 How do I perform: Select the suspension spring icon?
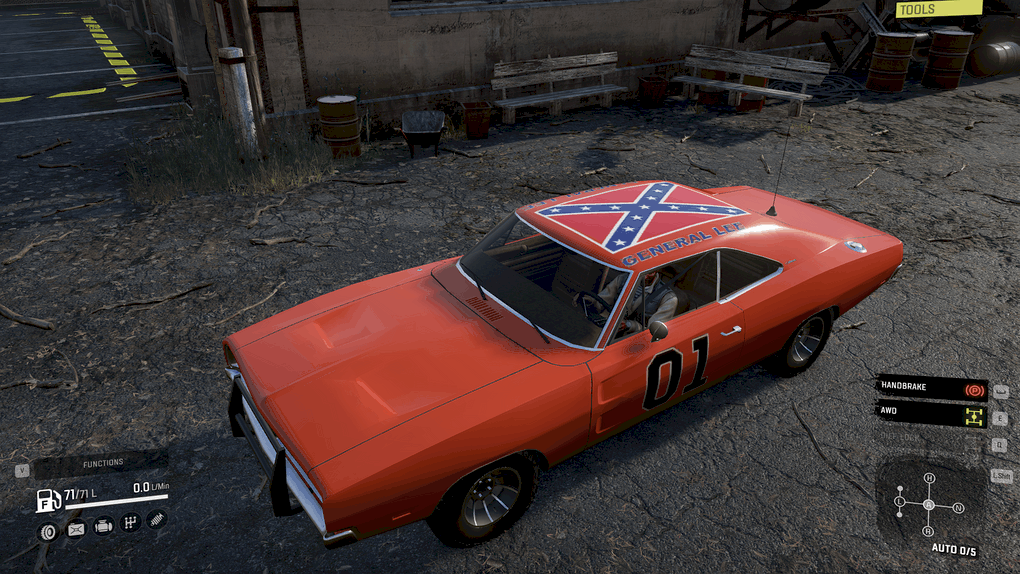point(156,519)
